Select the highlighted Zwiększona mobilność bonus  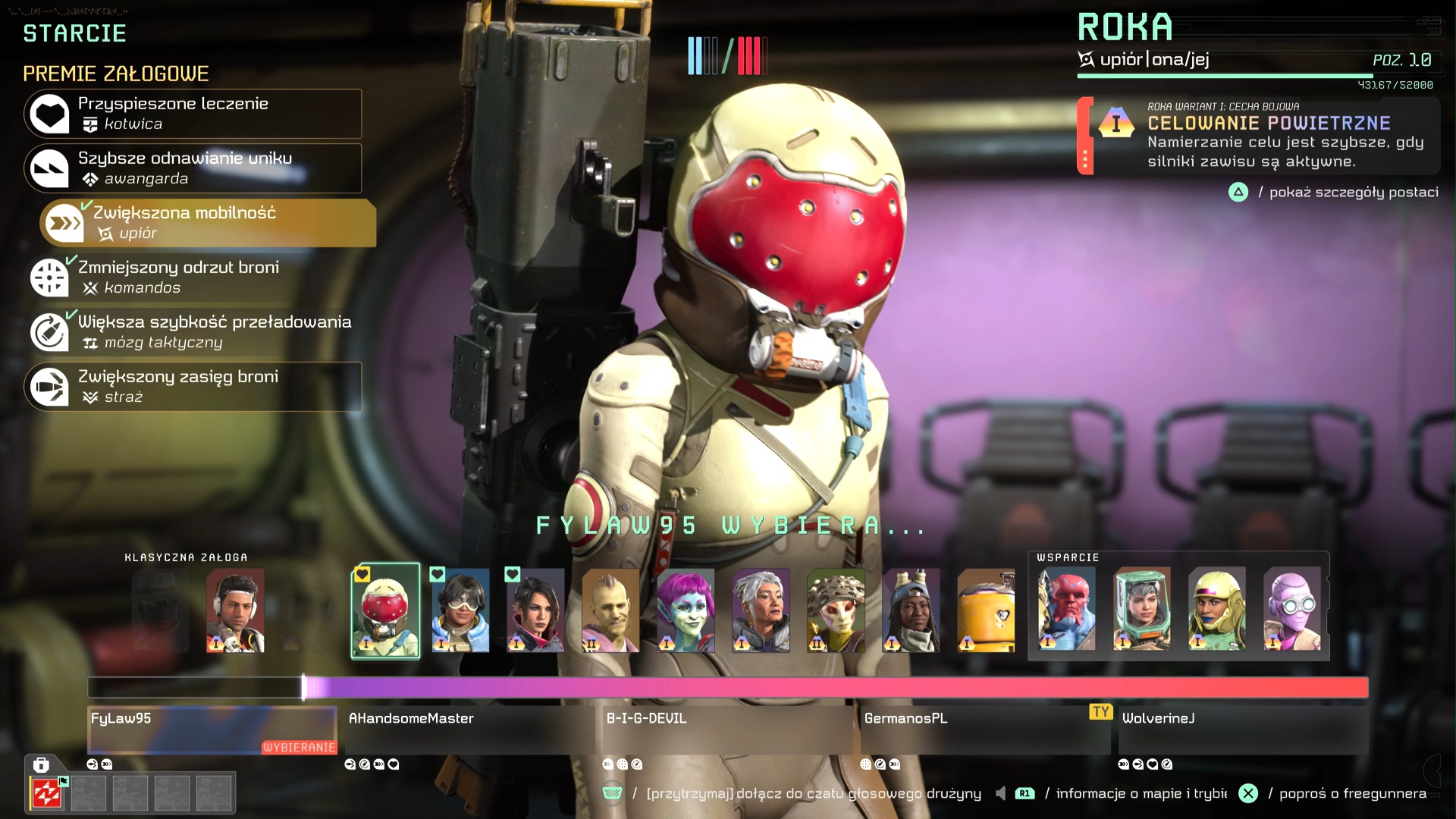pos(208,223)
